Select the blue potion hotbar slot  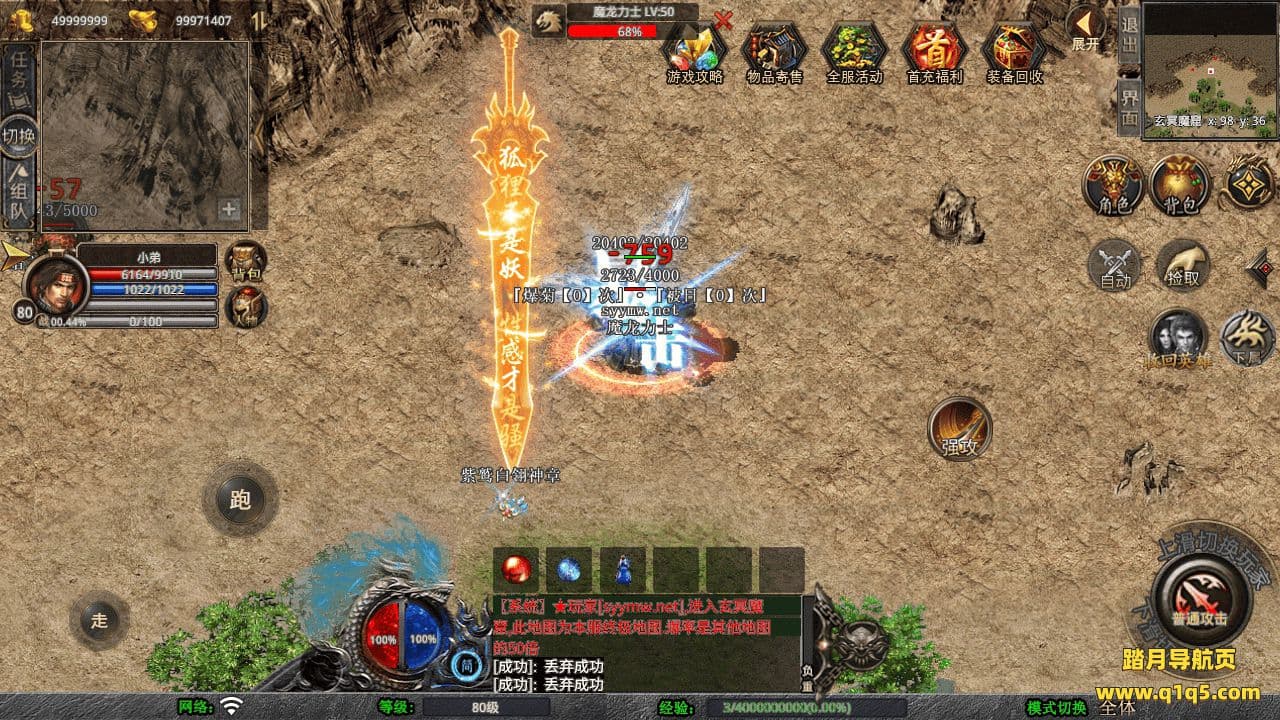569,570
